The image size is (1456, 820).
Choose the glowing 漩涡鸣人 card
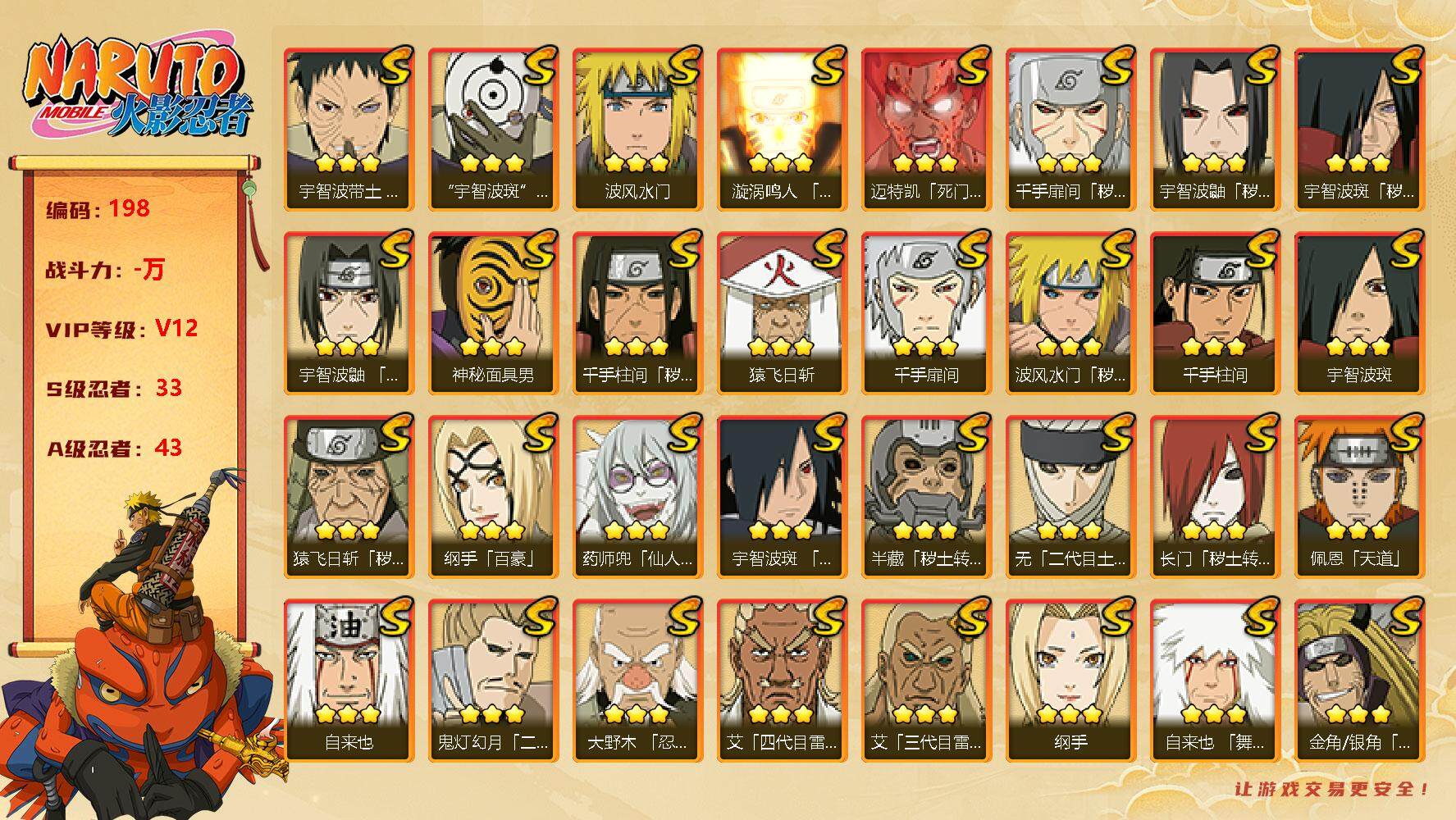[782, 129]
